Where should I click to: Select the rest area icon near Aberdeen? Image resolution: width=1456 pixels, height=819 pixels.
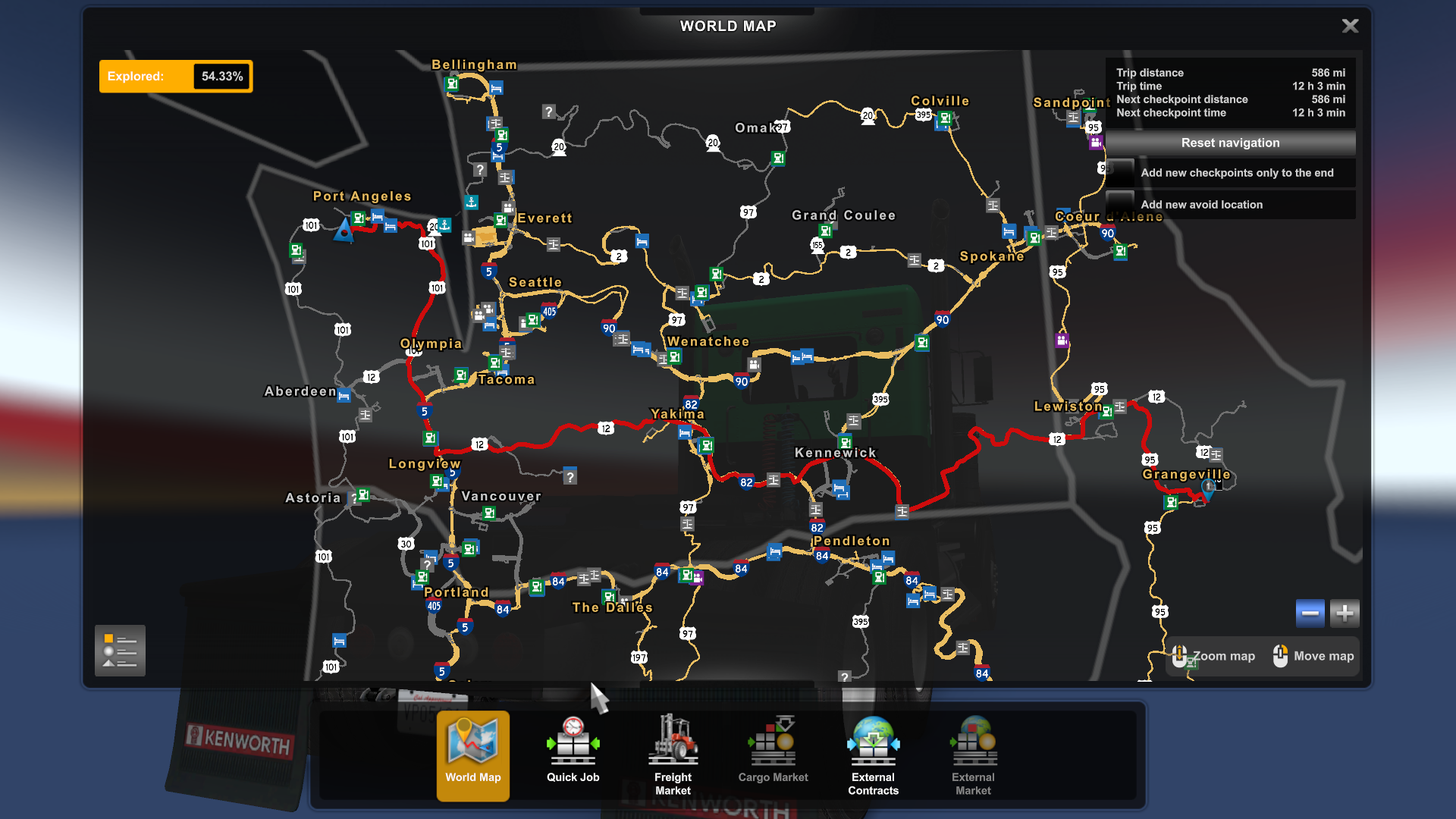point(343,394)
